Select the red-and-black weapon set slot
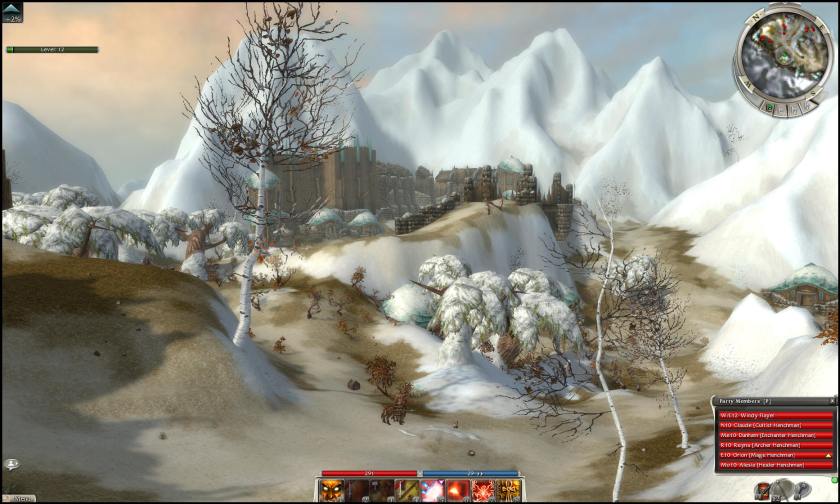The height and width of the screenshot is (504, 840). [x=763, y=489]
